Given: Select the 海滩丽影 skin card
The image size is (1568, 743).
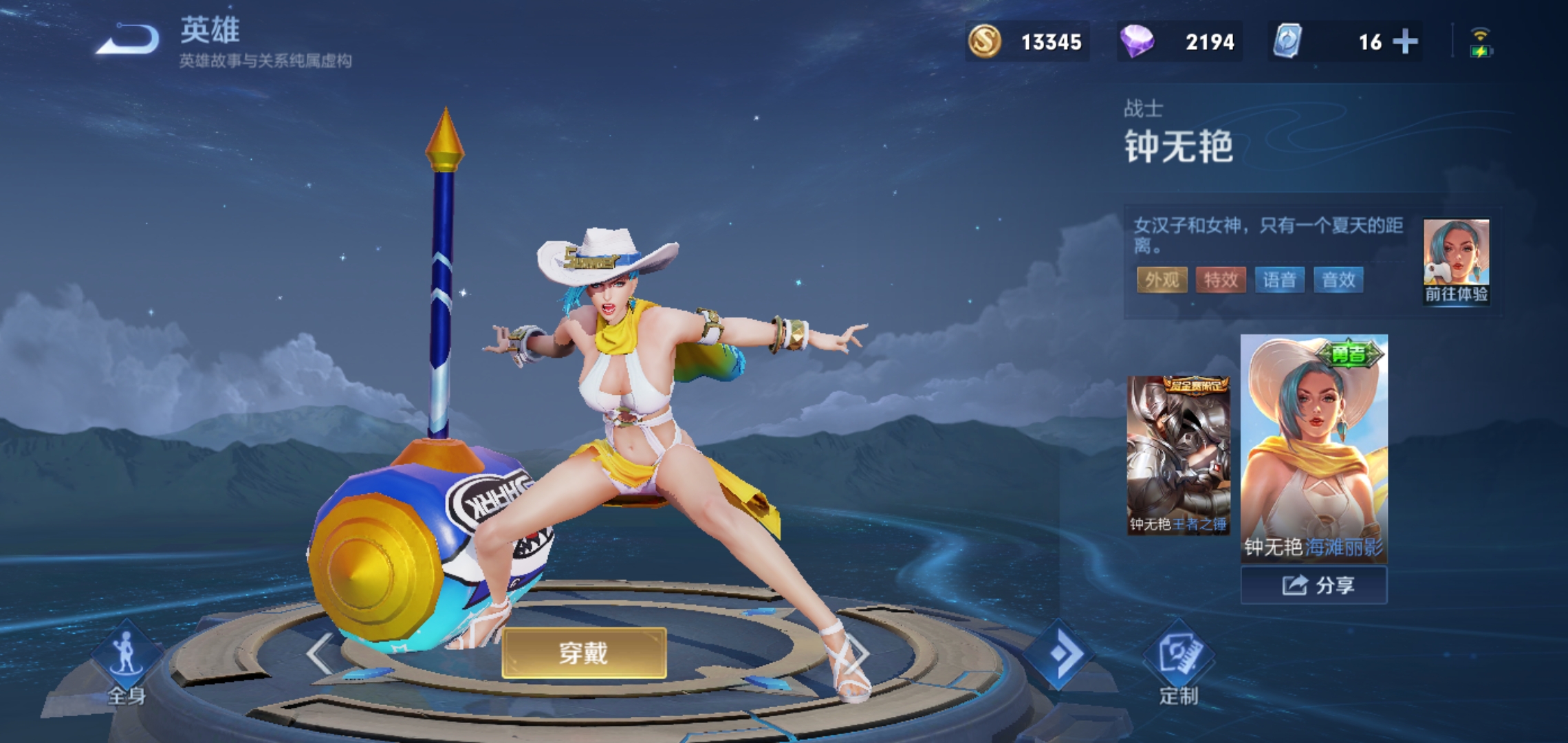Looking at the screenshot, I should (1314, 448).
